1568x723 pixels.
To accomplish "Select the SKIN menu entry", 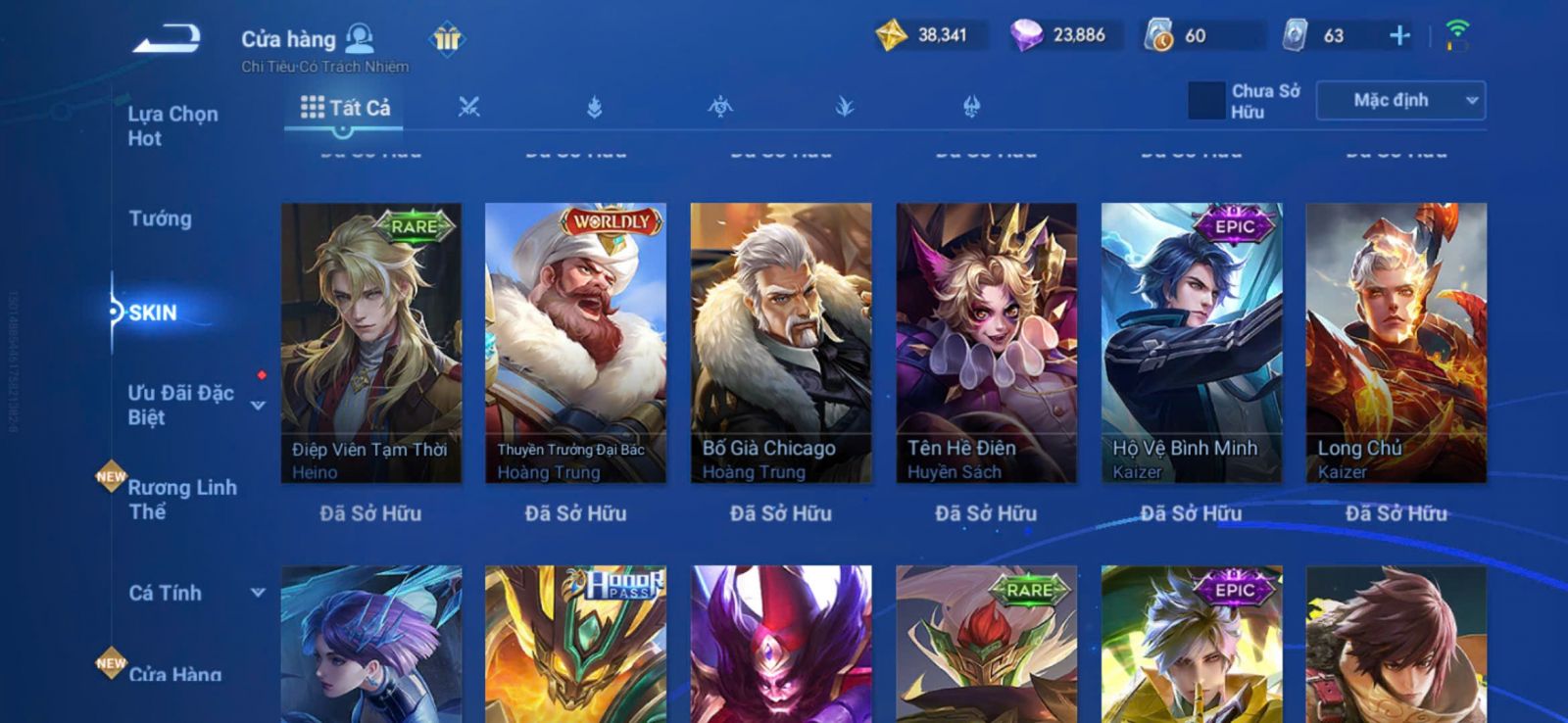I will [x=153, y=313].
